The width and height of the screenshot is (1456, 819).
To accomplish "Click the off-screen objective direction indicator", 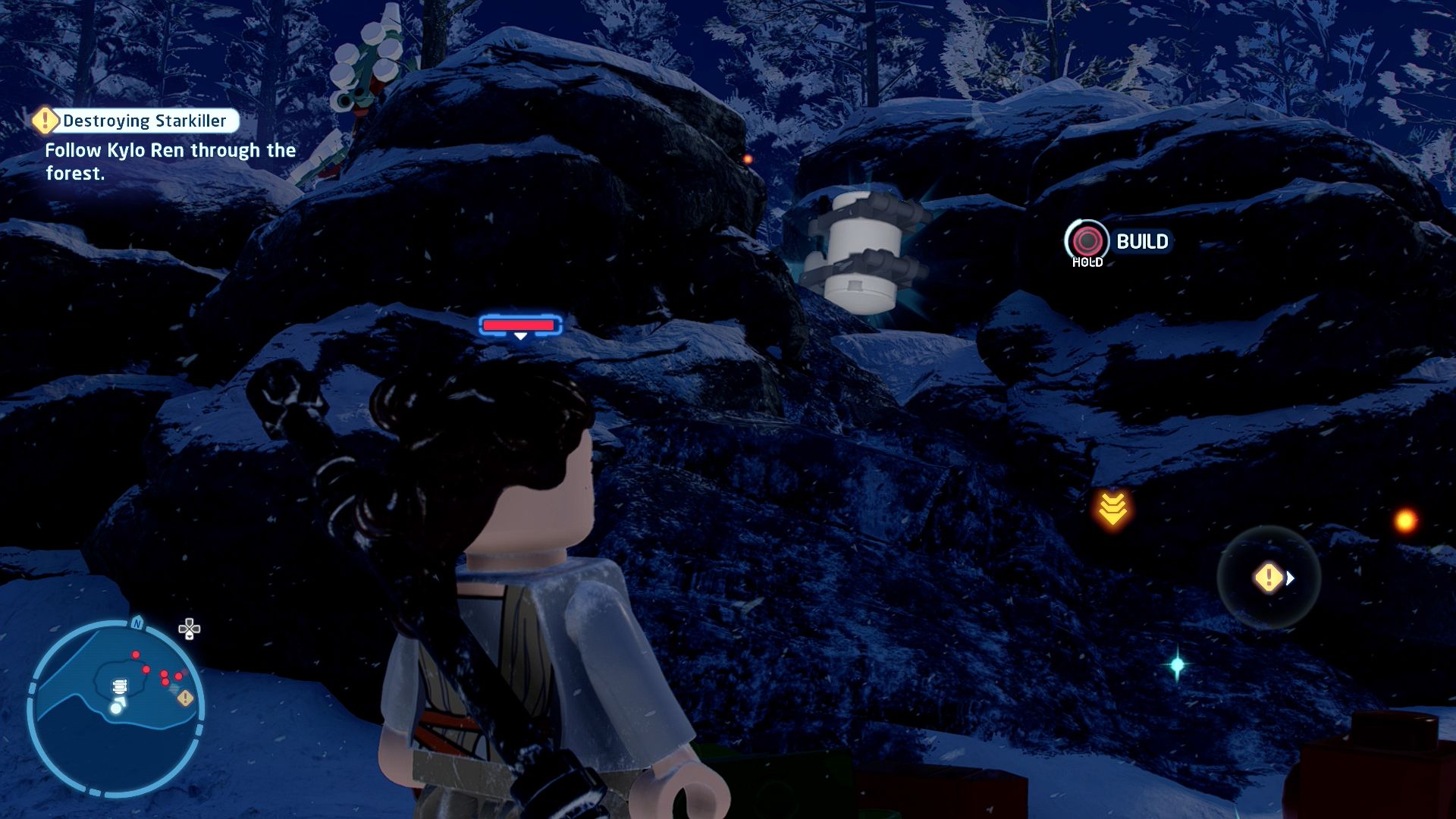I will tap(1269, 578).
